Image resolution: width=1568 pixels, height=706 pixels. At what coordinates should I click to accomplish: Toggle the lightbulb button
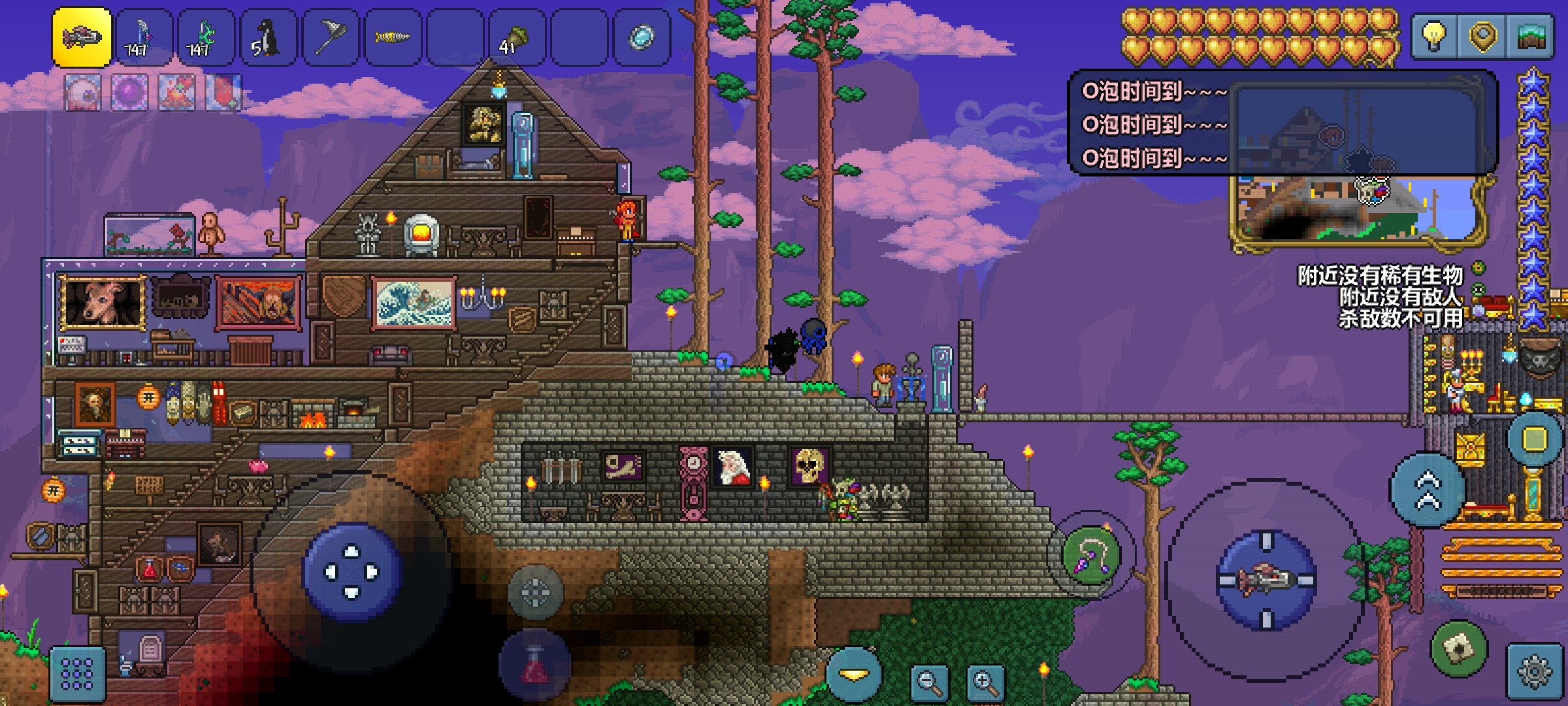[x=1433, y=36]
